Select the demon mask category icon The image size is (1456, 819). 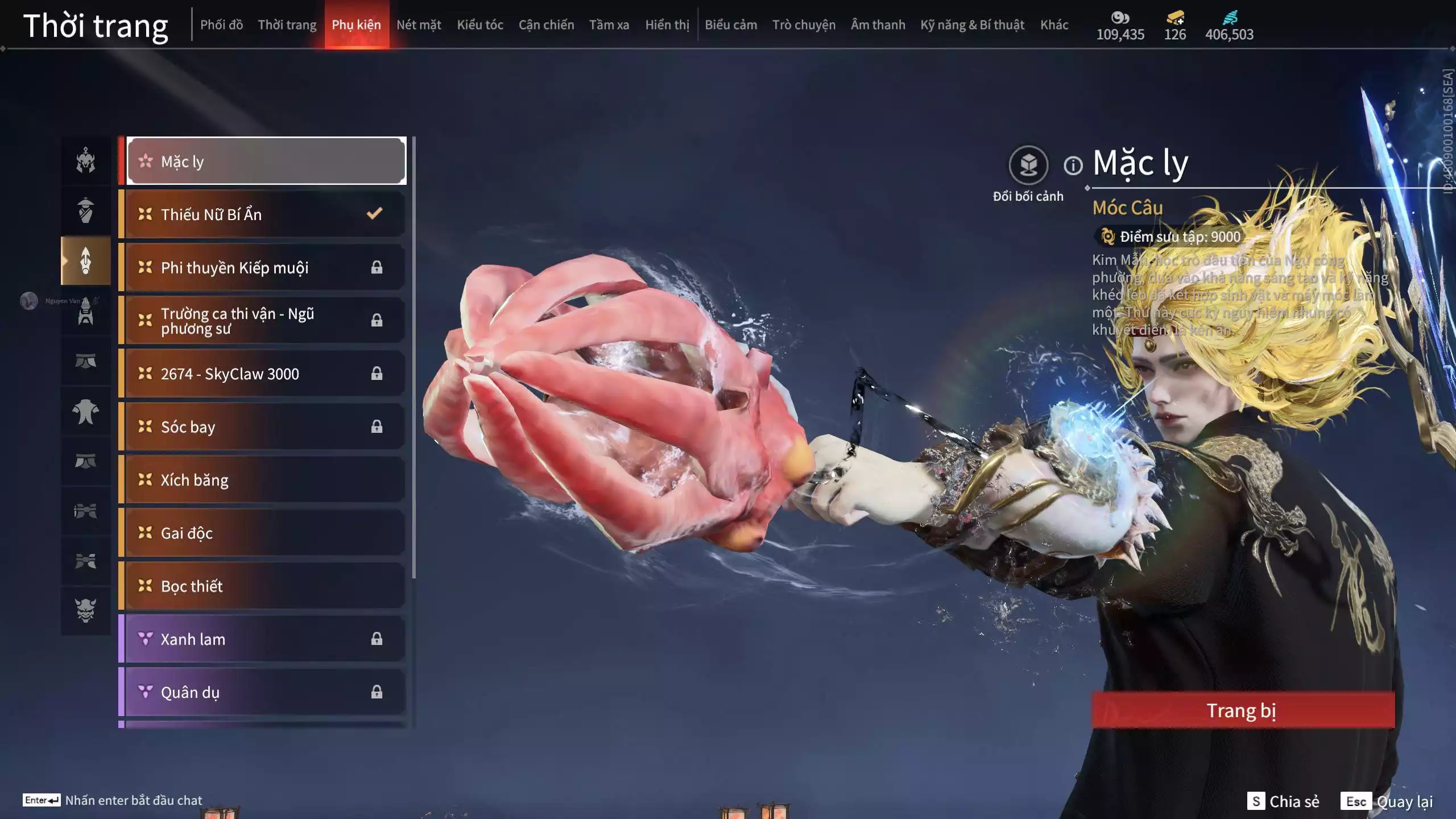[x=86, y=610]
